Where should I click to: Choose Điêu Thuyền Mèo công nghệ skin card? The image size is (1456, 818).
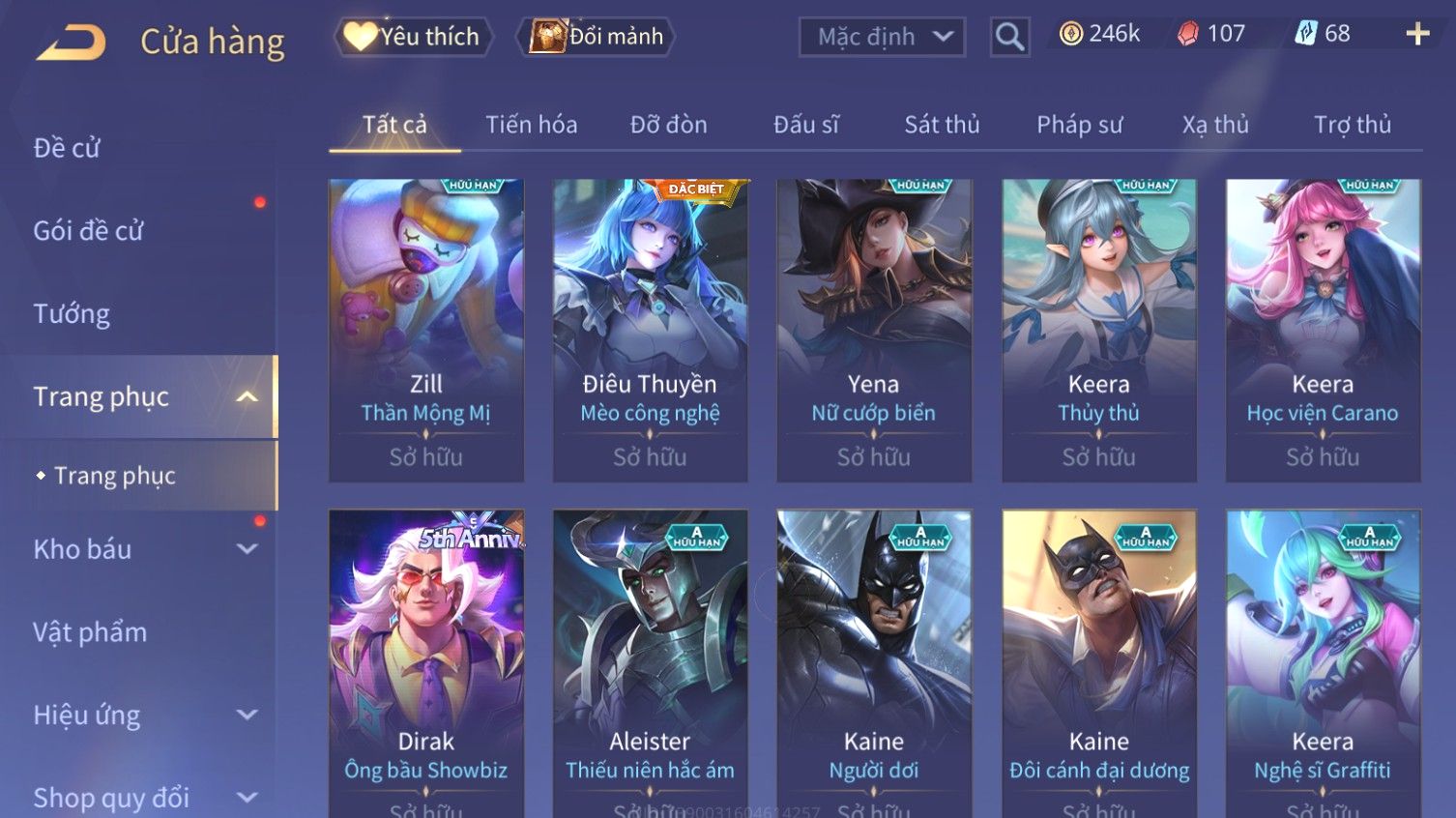pos(650,329)
